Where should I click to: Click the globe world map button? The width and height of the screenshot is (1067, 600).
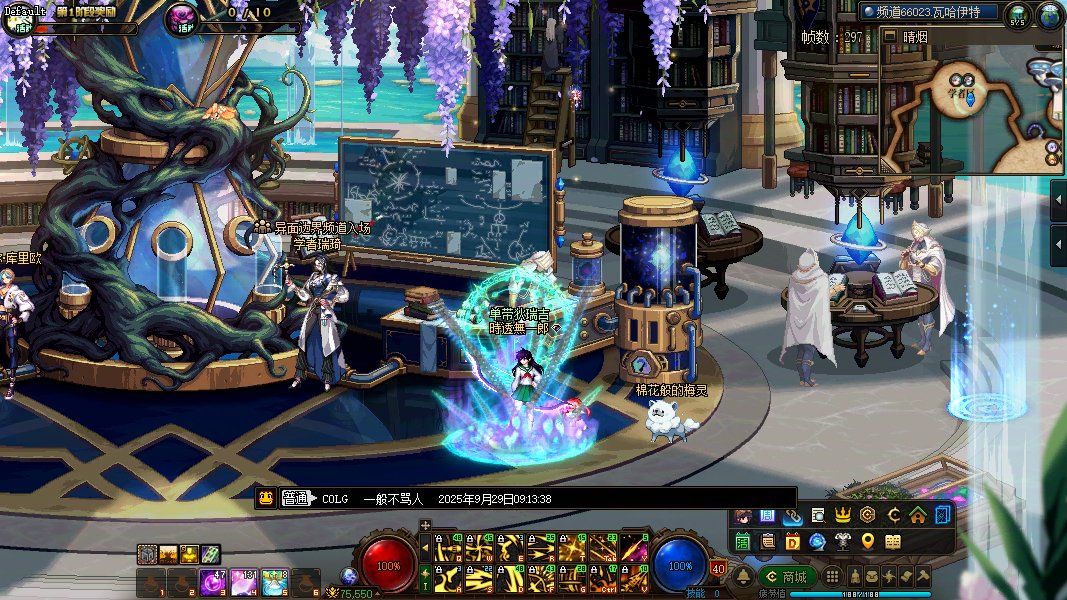[x=1049, y=15]
